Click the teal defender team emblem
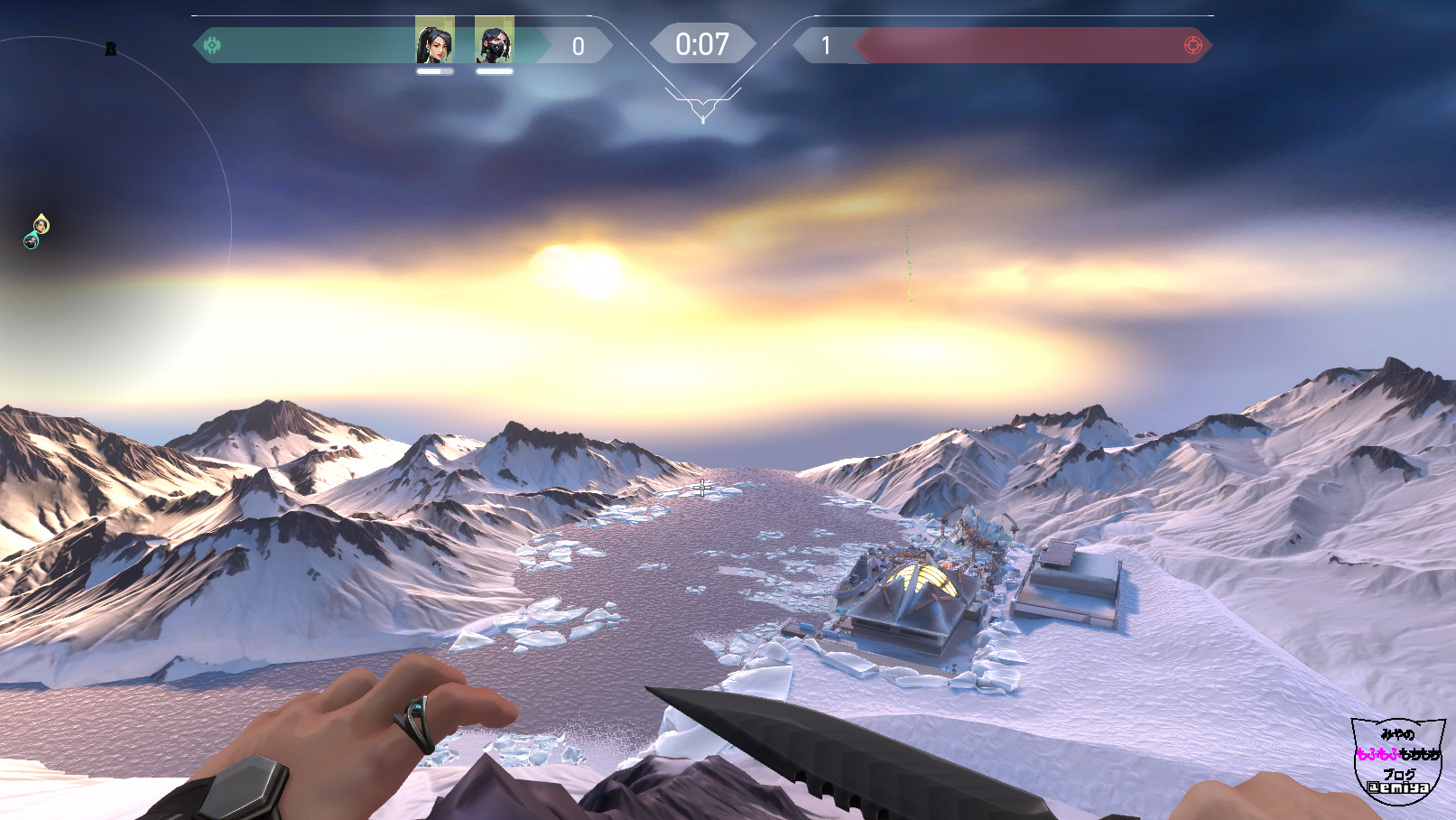The image size is (1456, 820). coord(212,45)
